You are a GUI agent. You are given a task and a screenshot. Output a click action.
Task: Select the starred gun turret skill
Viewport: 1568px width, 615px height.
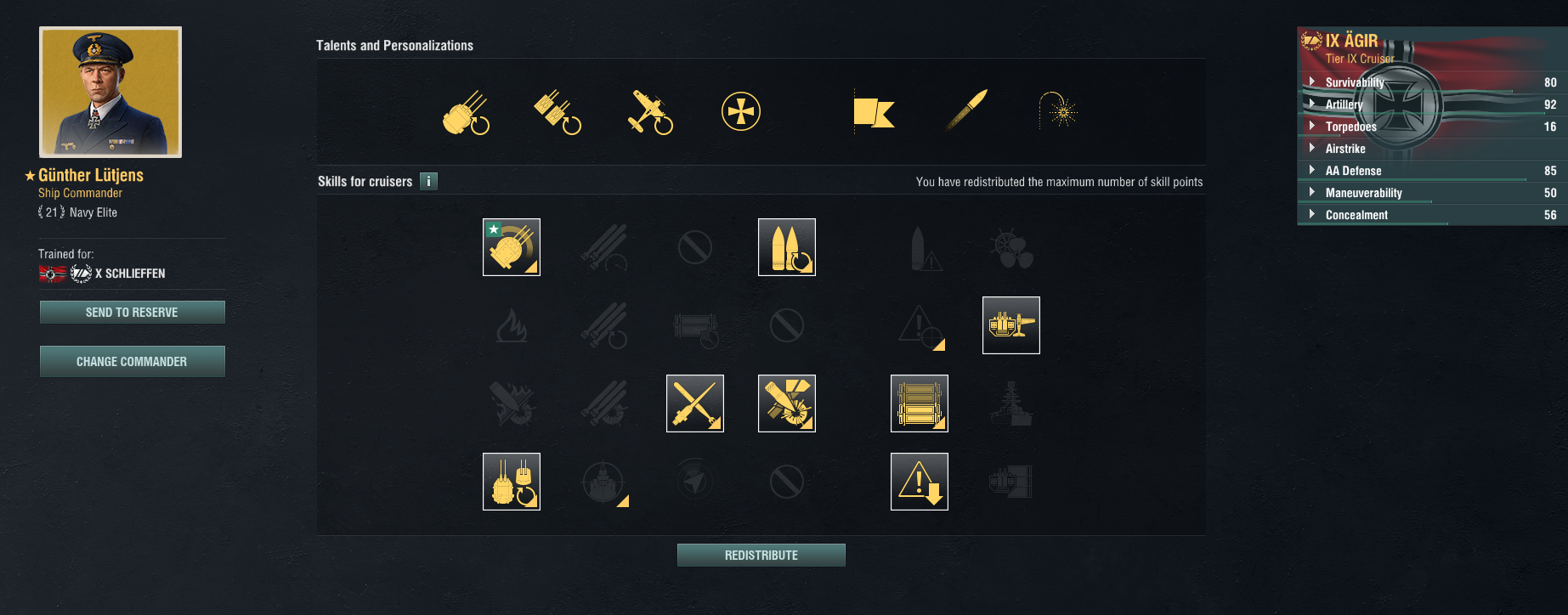click(512, 247)
